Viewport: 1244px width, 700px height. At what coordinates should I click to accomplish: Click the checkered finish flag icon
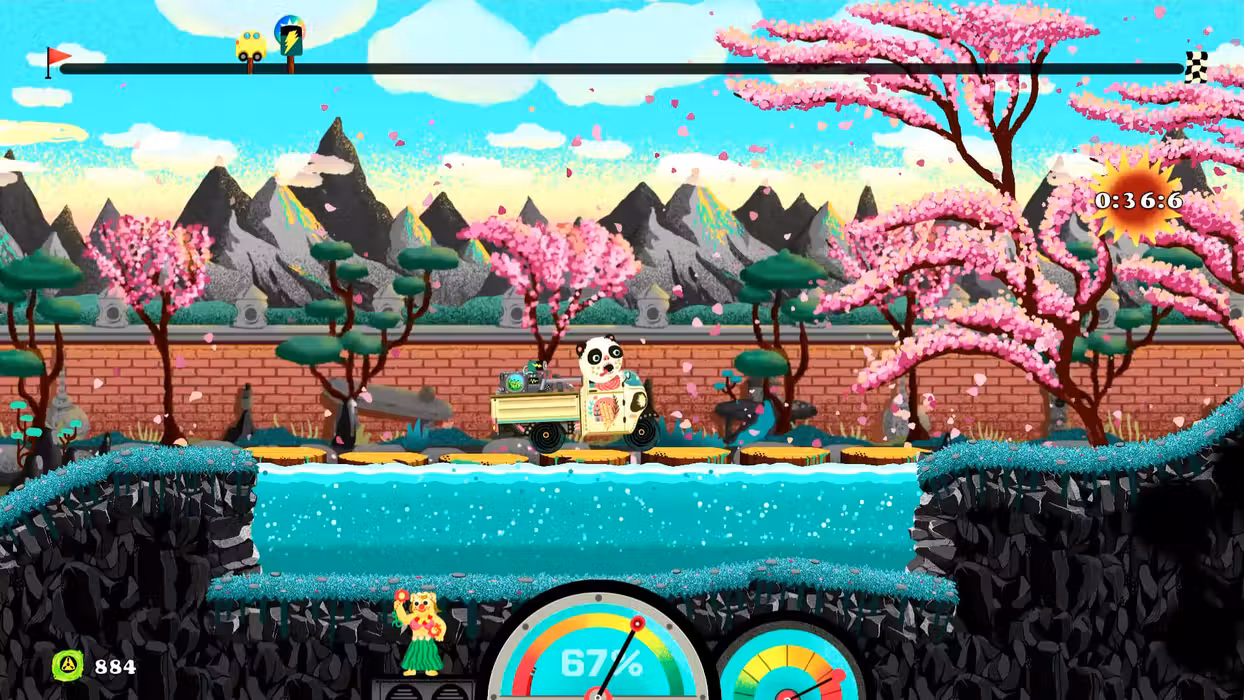pos(1196,66)
